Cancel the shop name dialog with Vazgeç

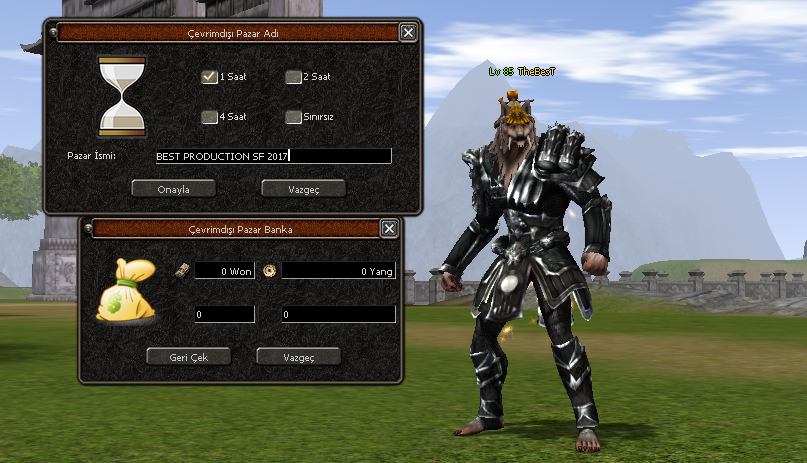303,188
